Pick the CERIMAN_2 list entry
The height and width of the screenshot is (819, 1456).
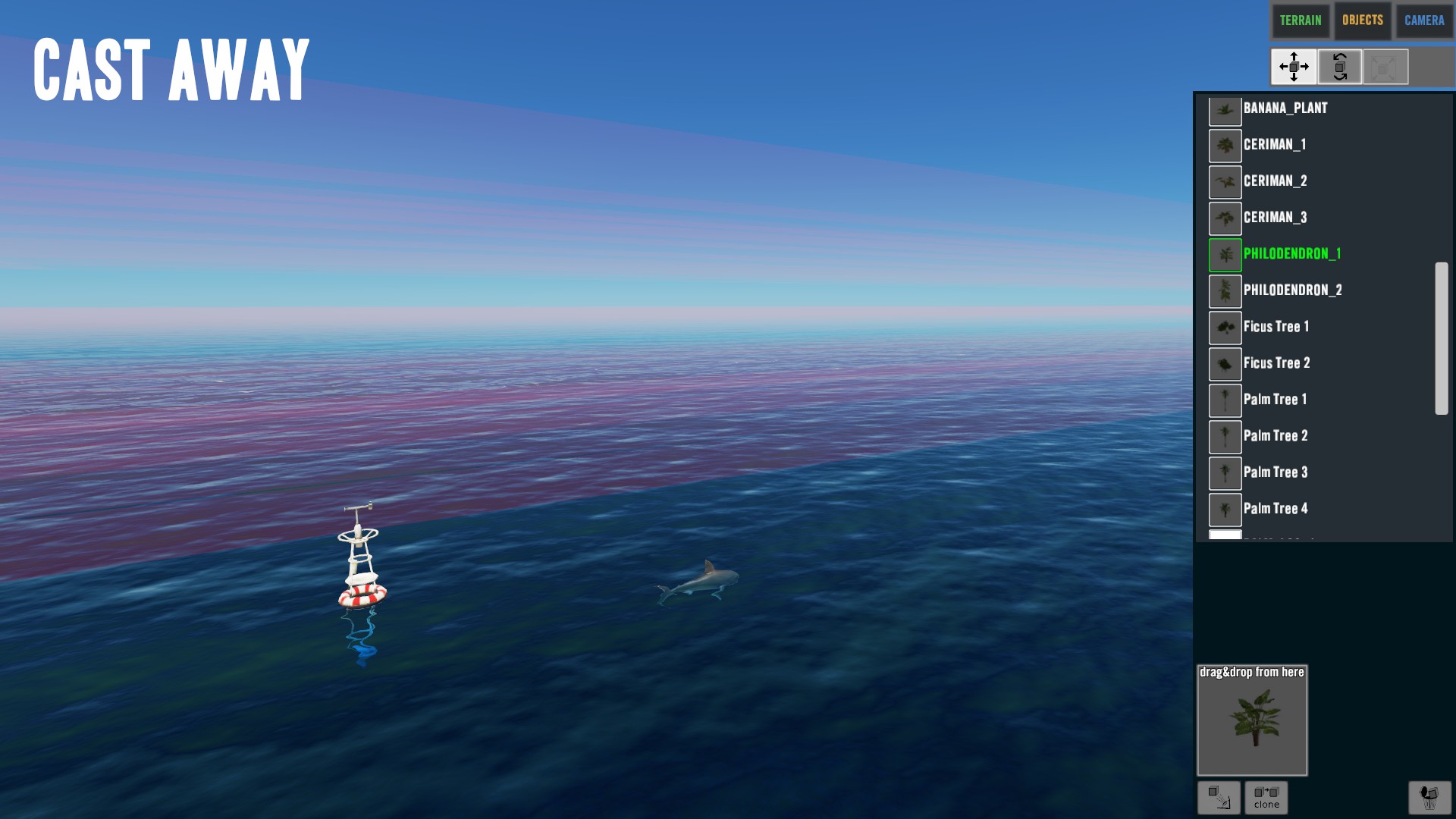(x=1275, y=181)
